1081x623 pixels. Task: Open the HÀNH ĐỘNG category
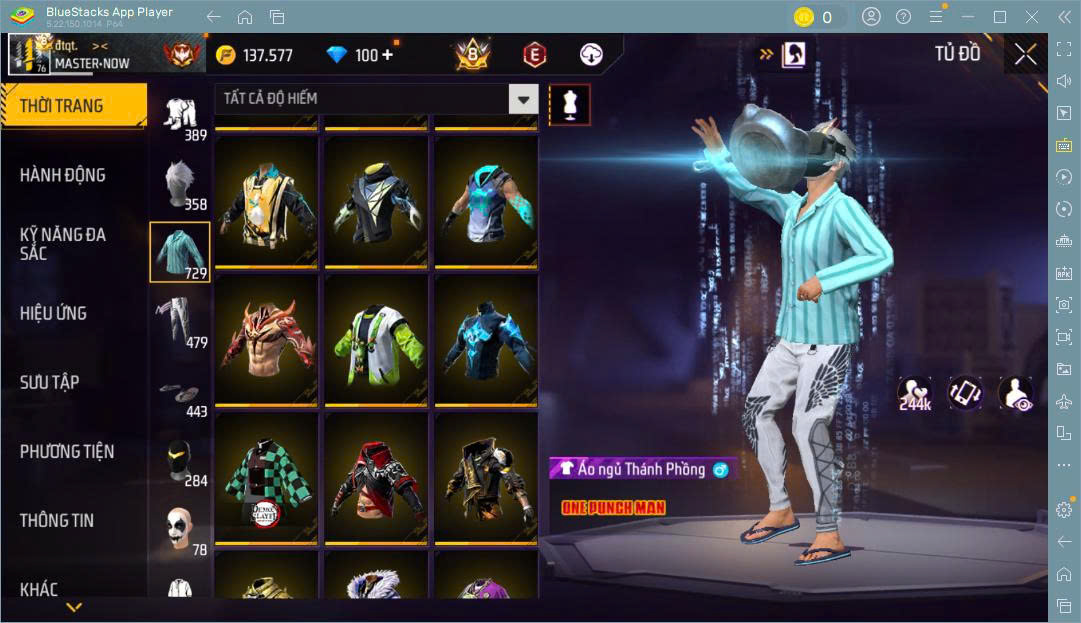63,175
